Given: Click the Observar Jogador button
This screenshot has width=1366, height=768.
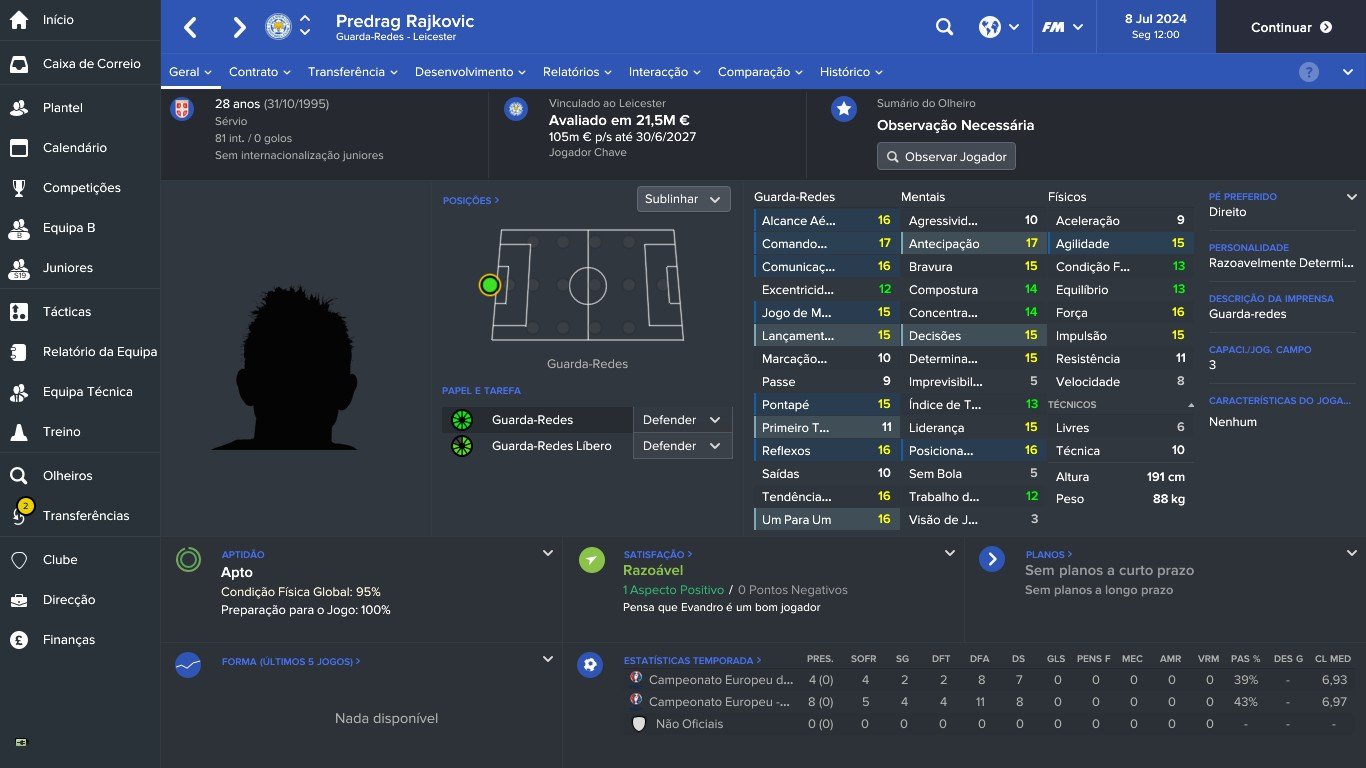Looking at the screenshot, I should click(x=946, y=157).
